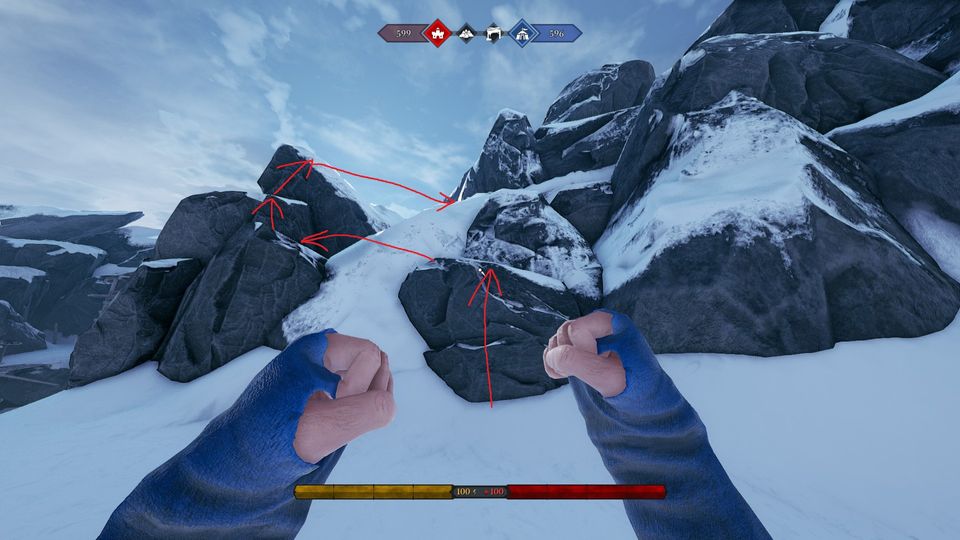Click the red castle team icon
This screenshot has height=540, width=960.
click(437, 34)
